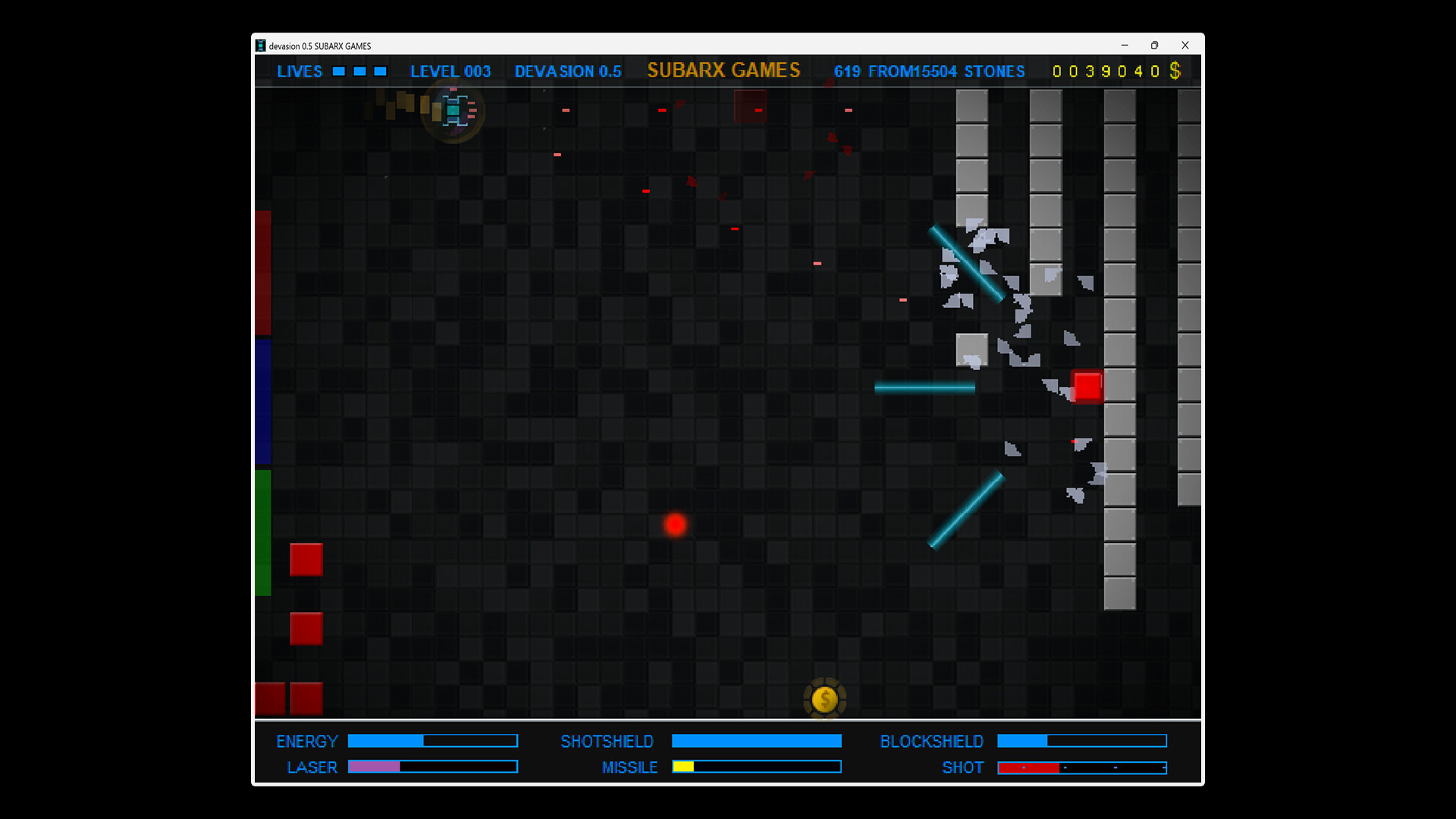This screenshot has width=1456, height=819.
Task: Click the glowing red ball projectile
Action: click(676, 524)
